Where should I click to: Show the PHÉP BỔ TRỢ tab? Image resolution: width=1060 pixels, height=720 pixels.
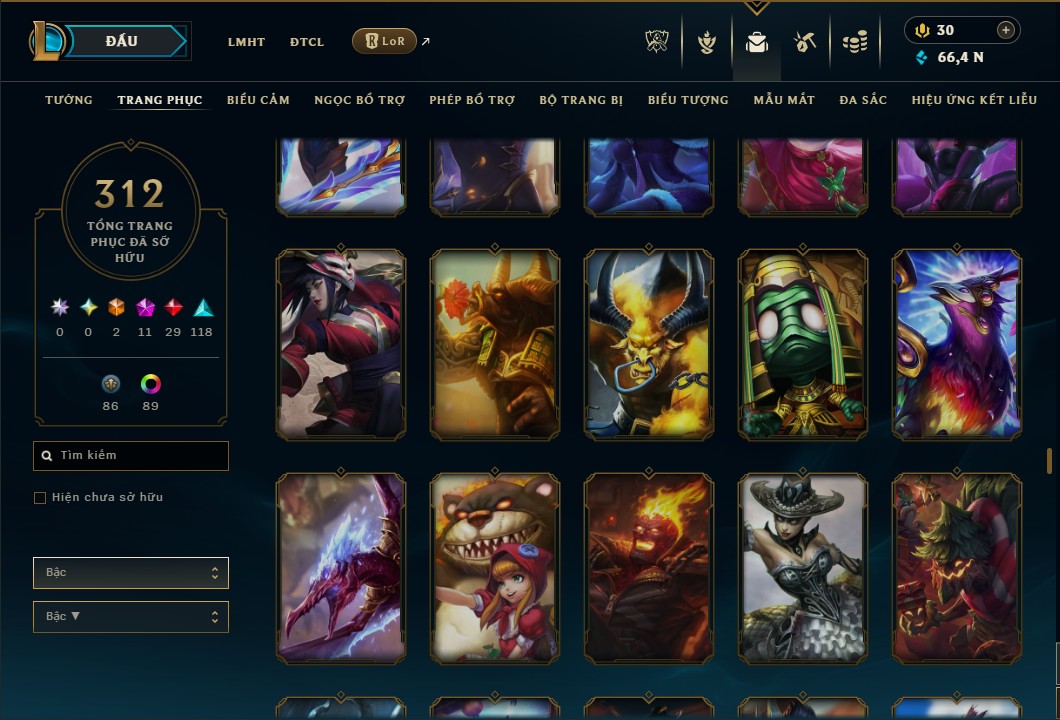click(472, 100)
